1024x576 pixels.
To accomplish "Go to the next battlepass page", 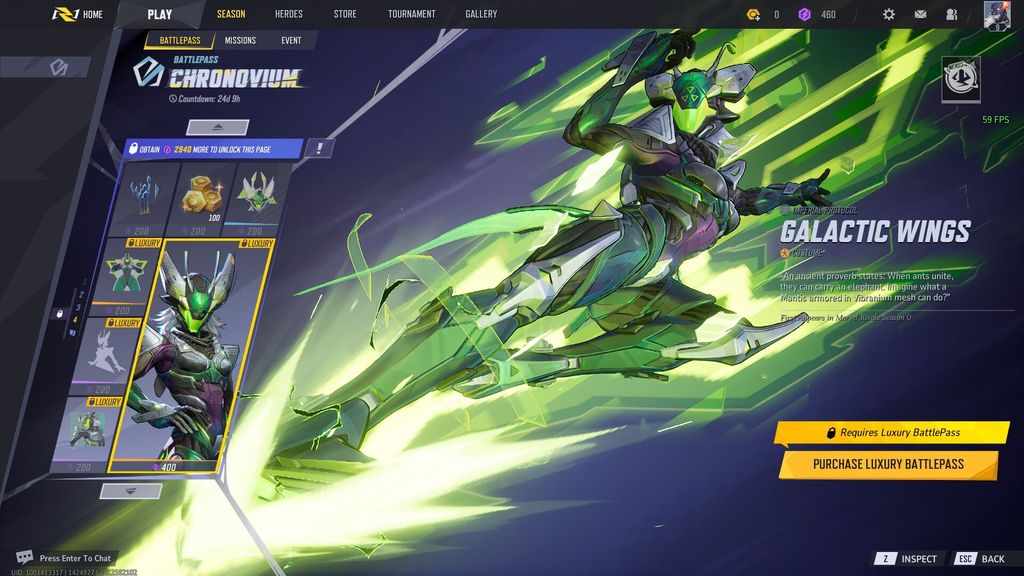I will click(x=131, y=490).
